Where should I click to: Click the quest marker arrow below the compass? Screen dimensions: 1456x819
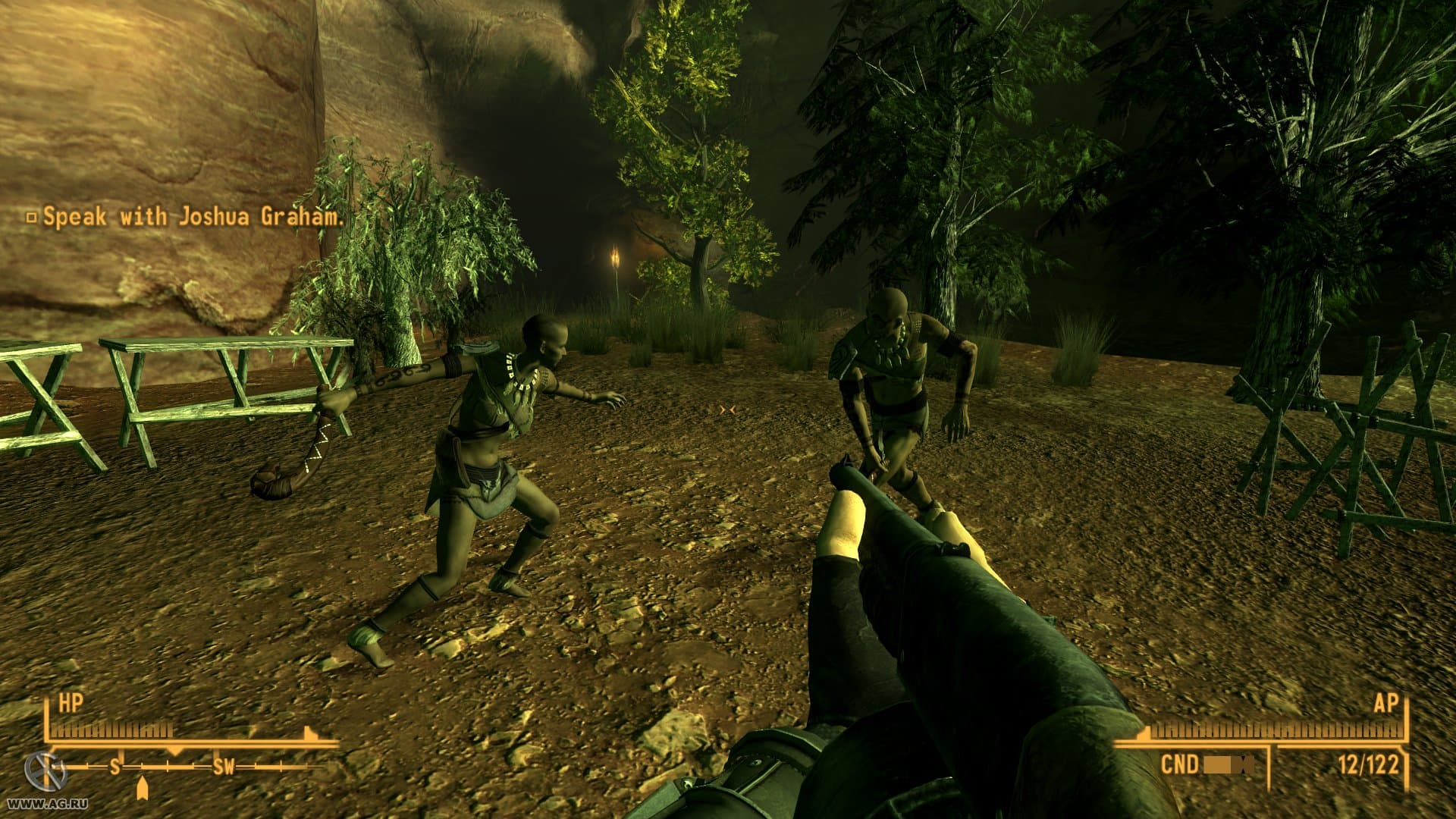(x=142, y=788)
